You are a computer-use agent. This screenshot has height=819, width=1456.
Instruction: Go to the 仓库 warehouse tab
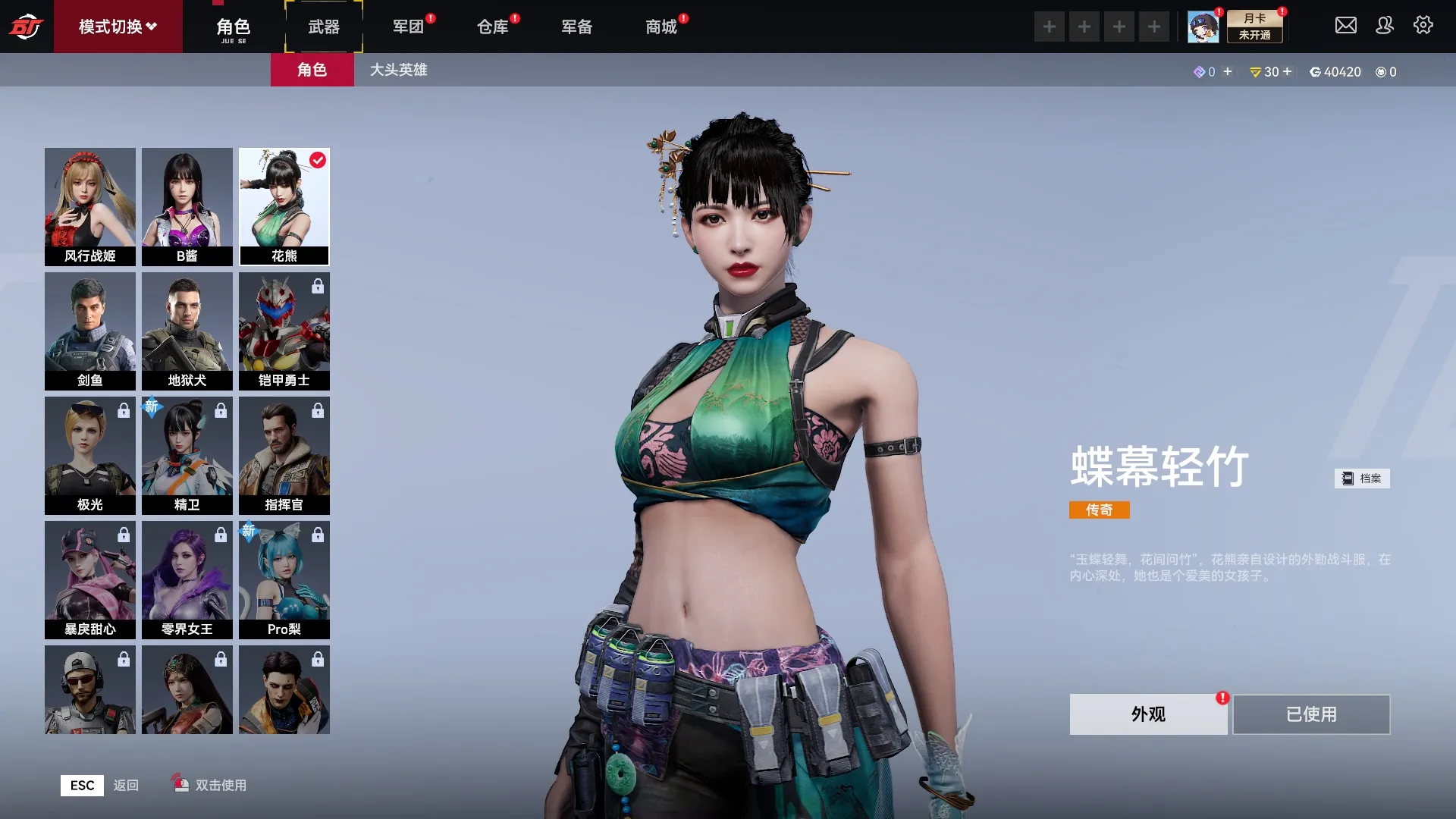[492, 27]
